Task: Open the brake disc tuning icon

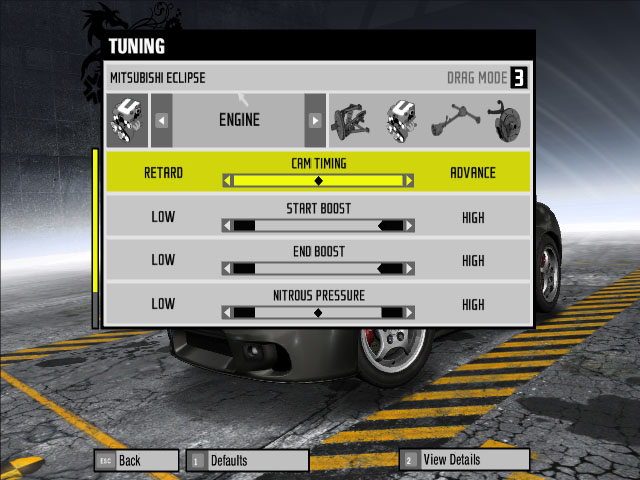Action: 510,120
